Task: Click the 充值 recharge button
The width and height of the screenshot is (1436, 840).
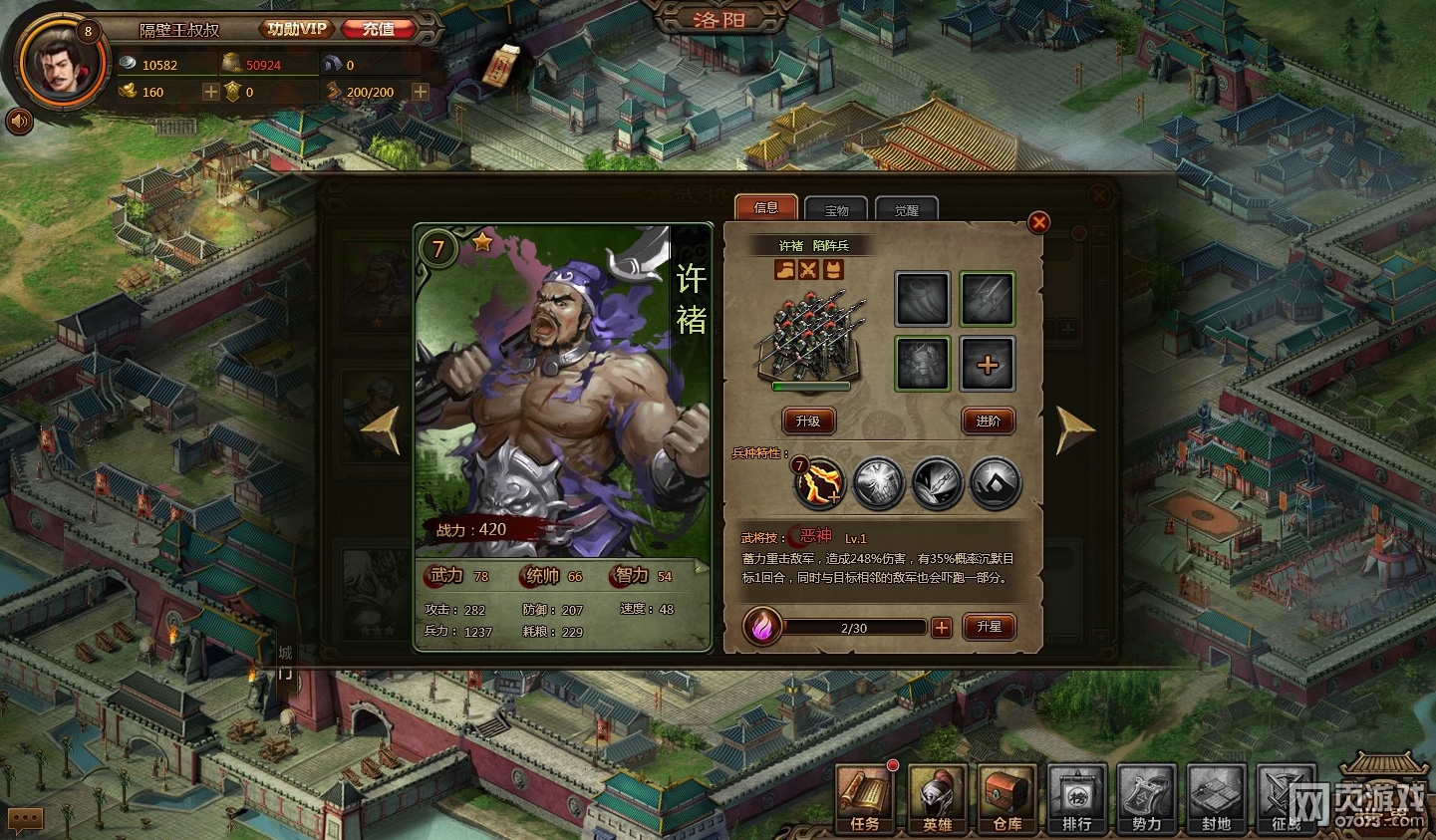Action: pyautogui.click(x=378, y=29)
